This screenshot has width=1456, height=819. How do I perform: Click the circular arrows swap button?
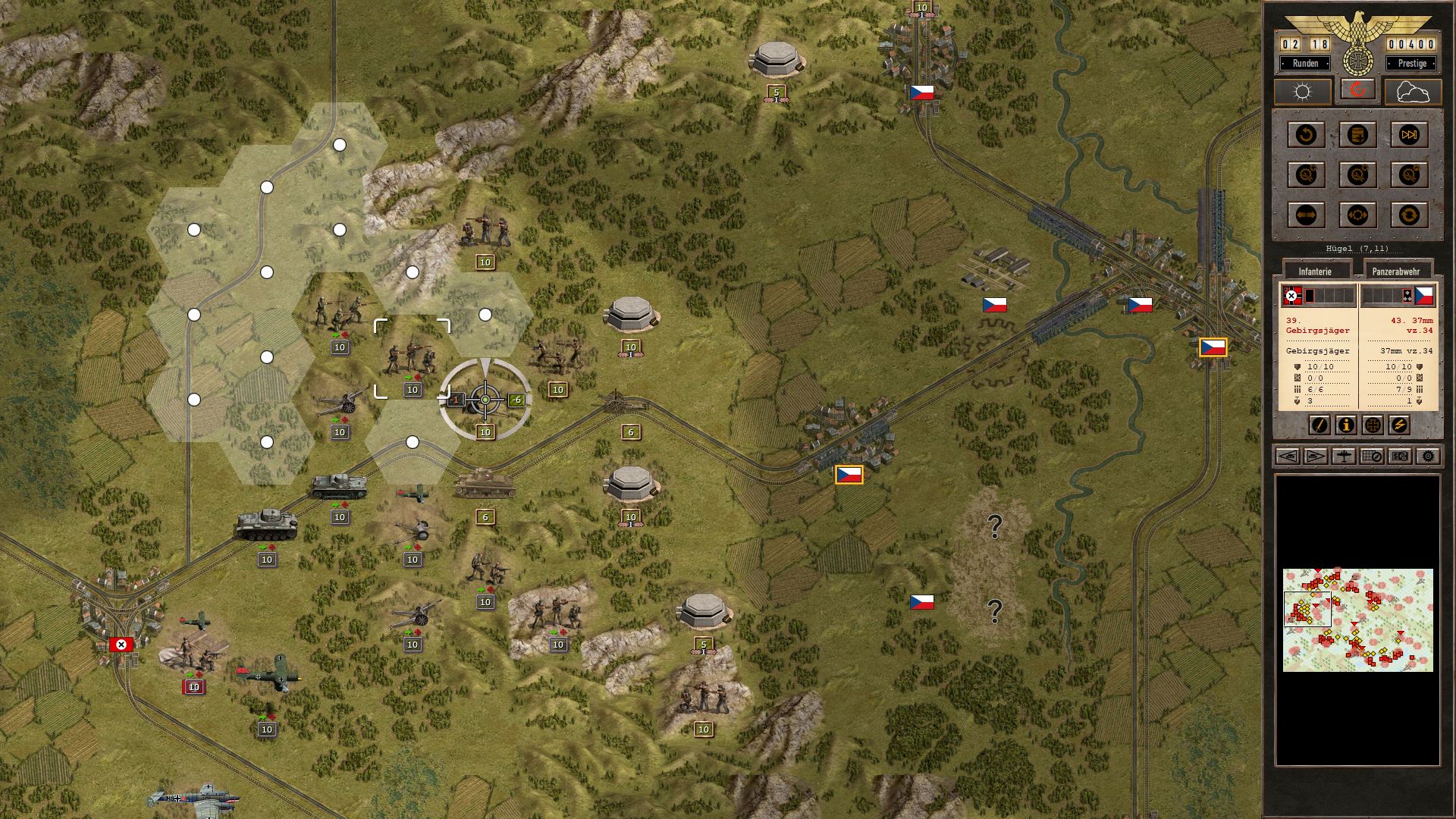1408,215
